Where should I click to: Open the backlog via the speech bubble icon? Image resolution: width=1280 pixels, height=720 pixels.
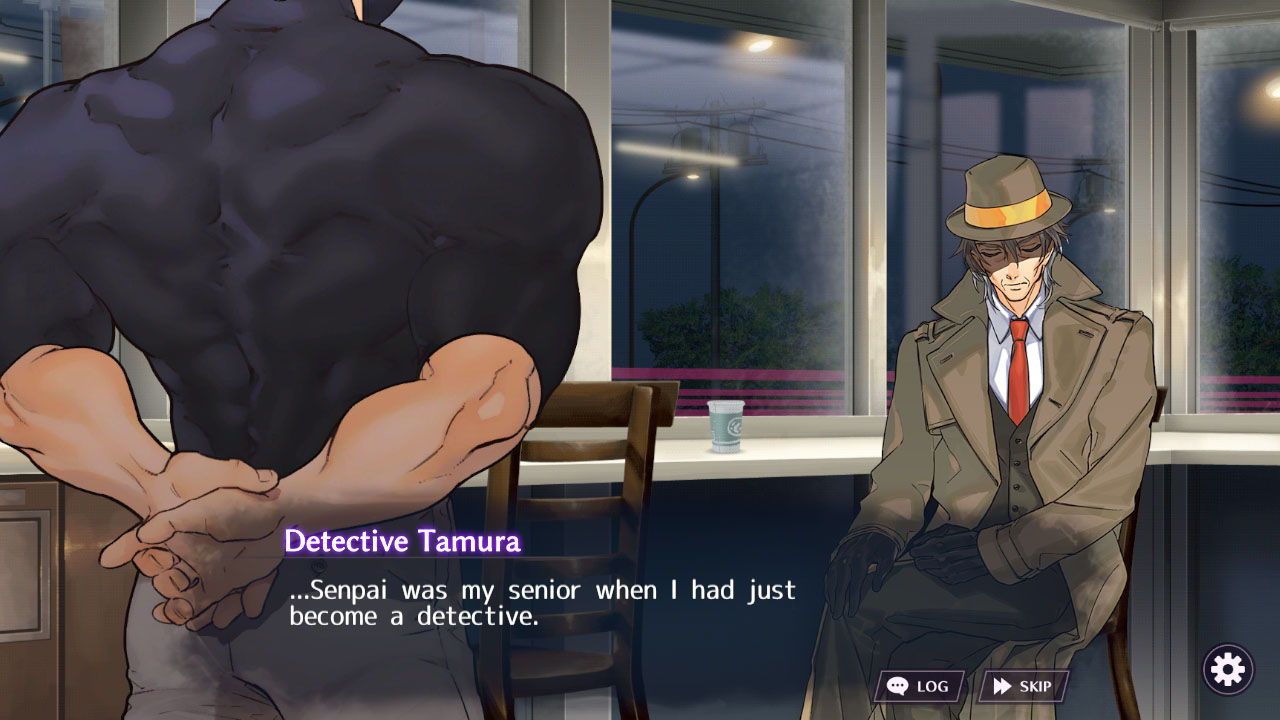898,686
